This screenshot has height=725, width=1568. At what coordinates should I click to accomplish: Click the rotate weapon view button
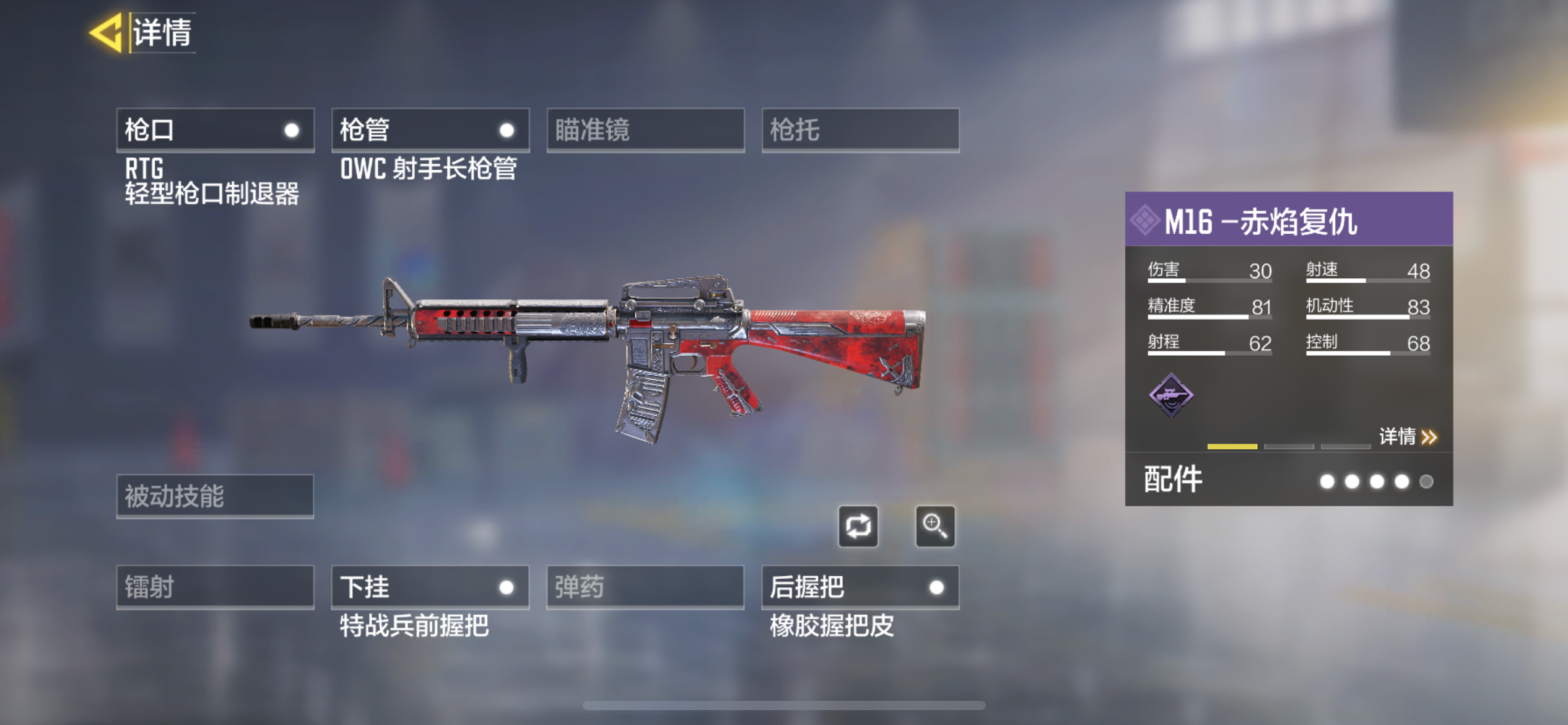pyautogui.click(x=858, y=527)
